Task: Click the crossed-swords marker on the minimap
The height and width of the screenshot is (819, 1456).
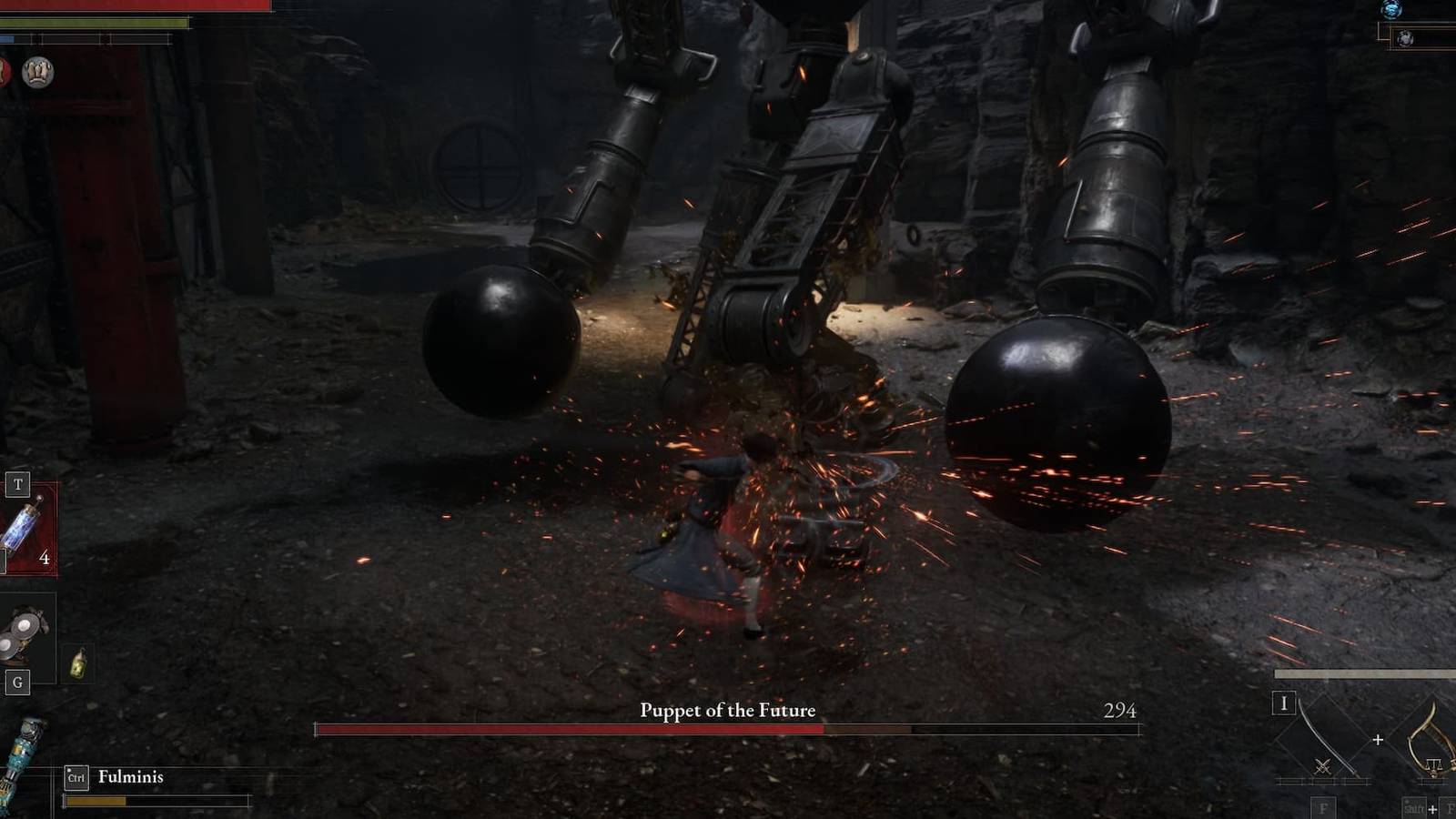Action: pyautogui.click(x=1322, y=766)
